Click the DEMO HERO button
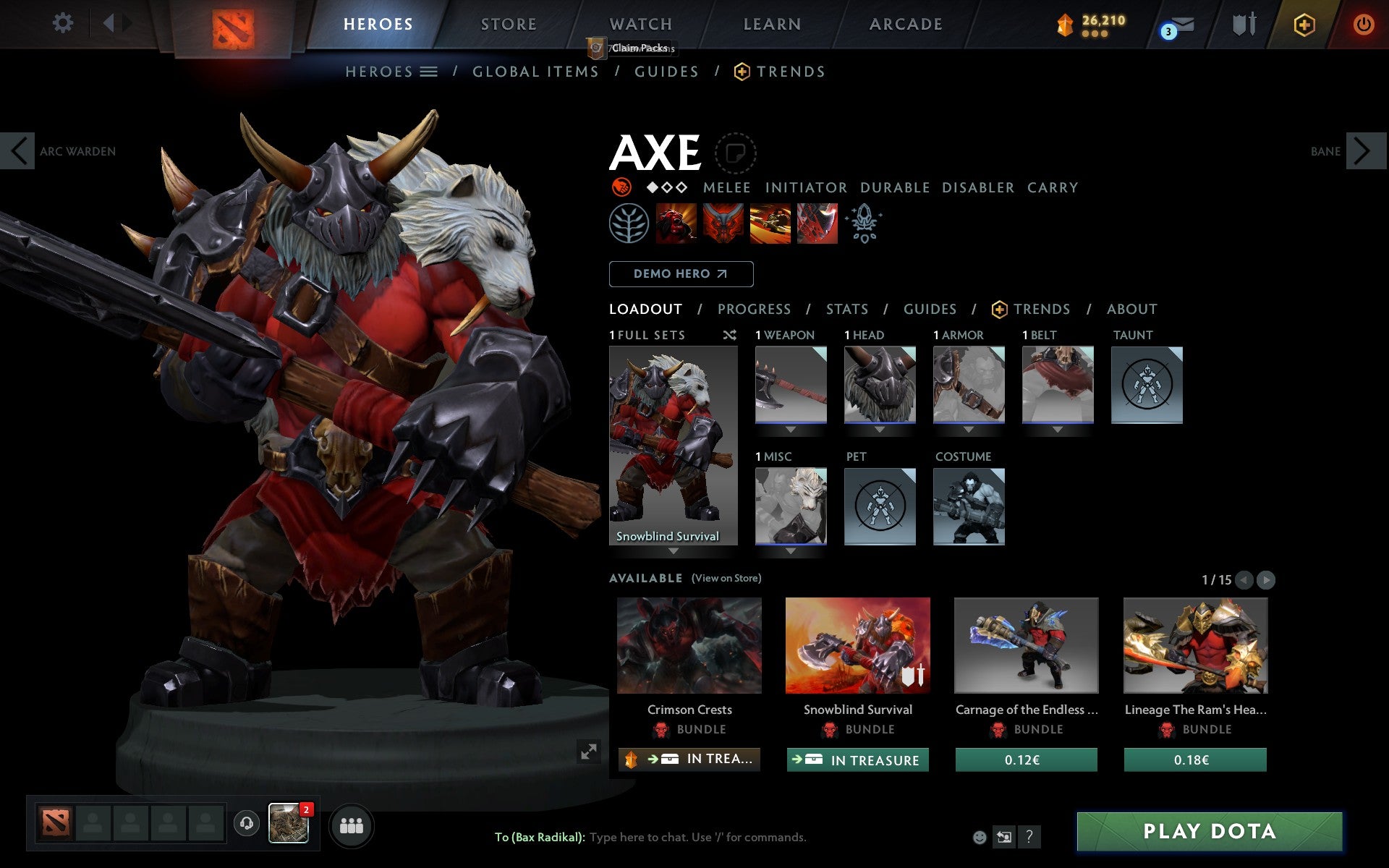This screenshot has width=1389, height=868. click(681, 274)
